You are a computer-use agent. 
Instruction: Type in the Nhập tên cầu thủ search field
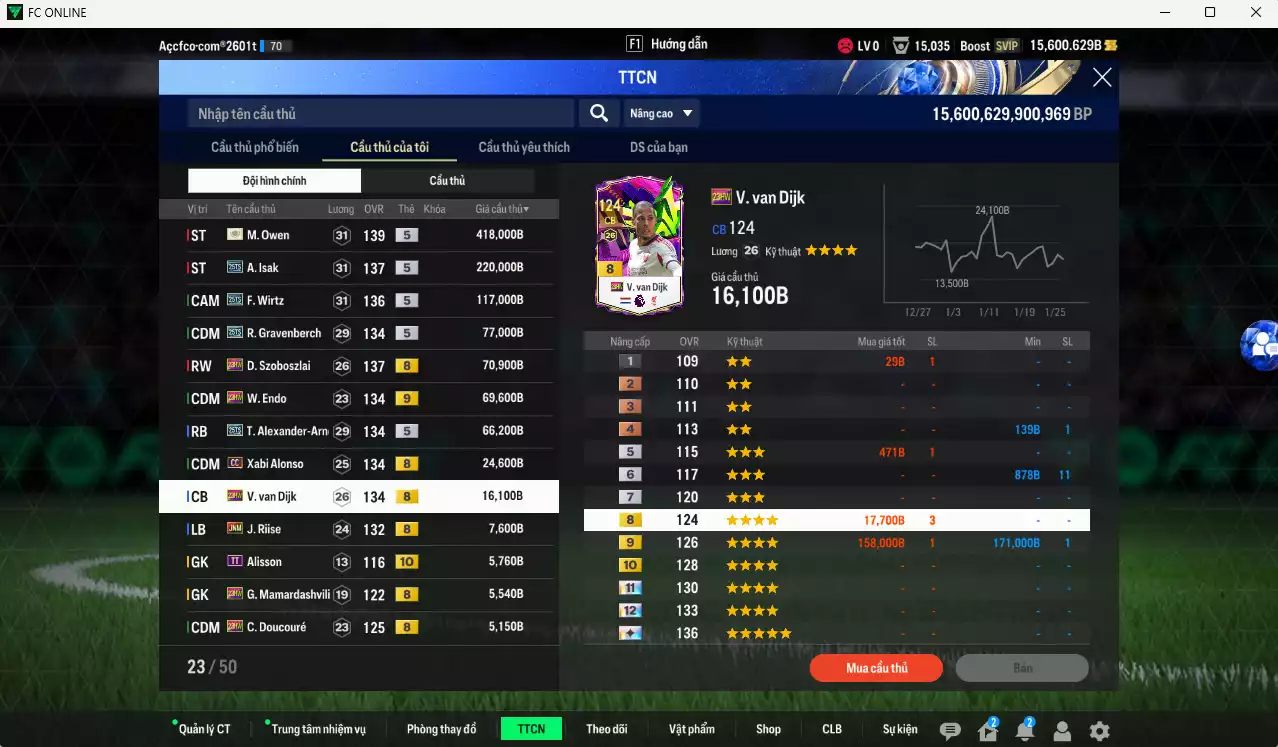coord(380,114)
